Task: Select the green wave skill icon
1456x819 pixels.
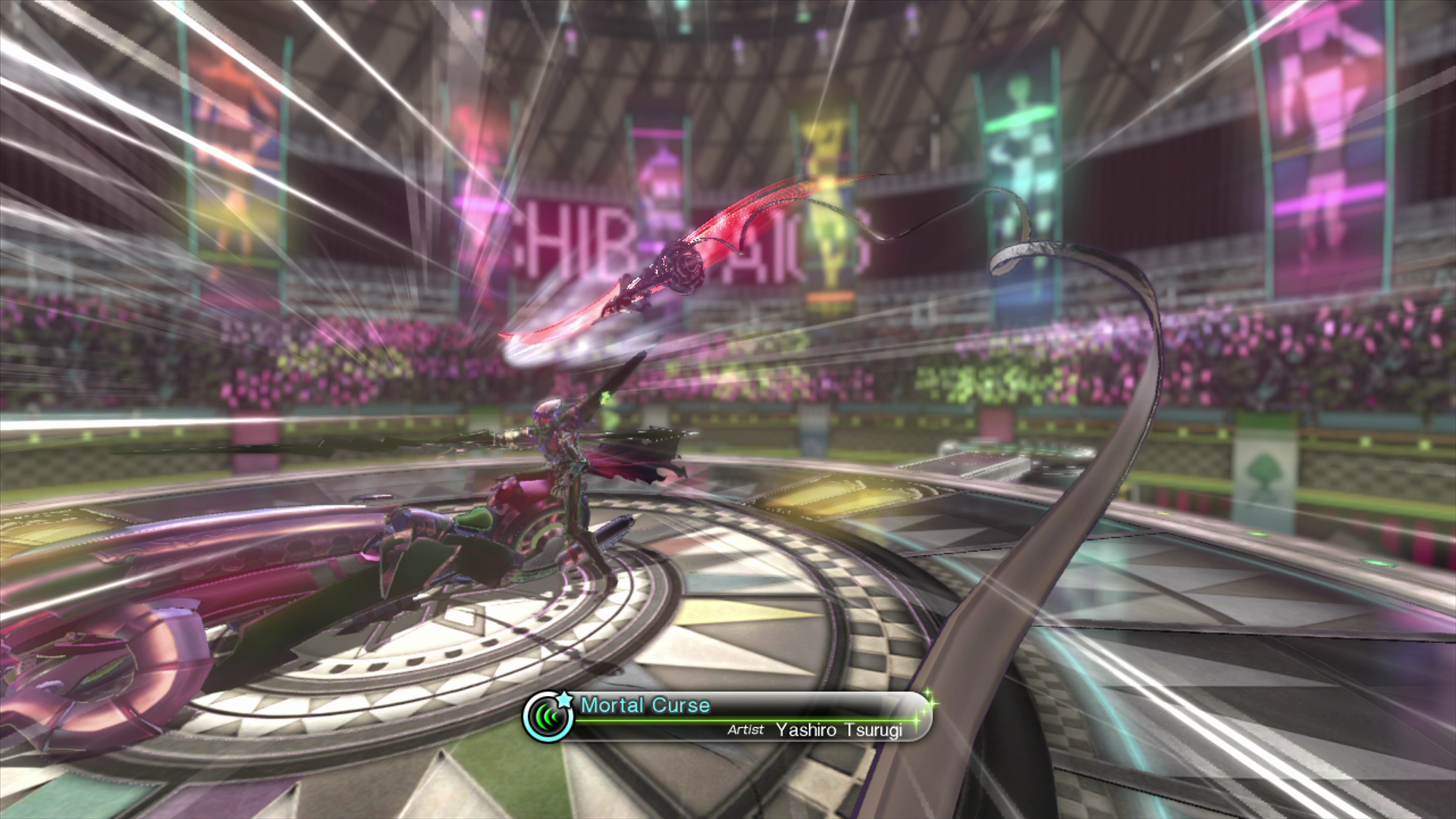Action: [x=548, y=717]
